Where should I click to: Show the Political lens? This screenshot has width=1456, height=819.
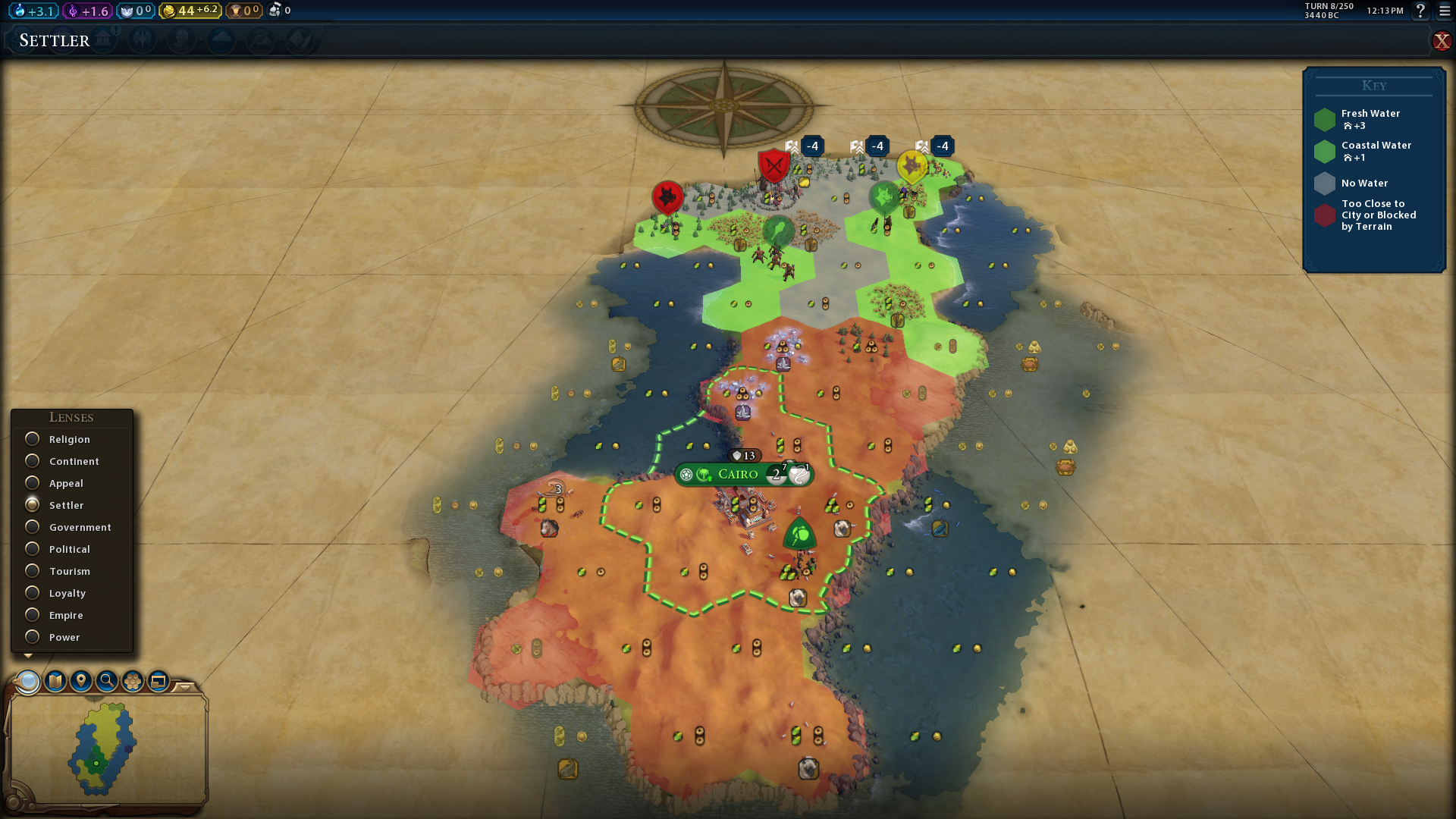coord(33,549)
